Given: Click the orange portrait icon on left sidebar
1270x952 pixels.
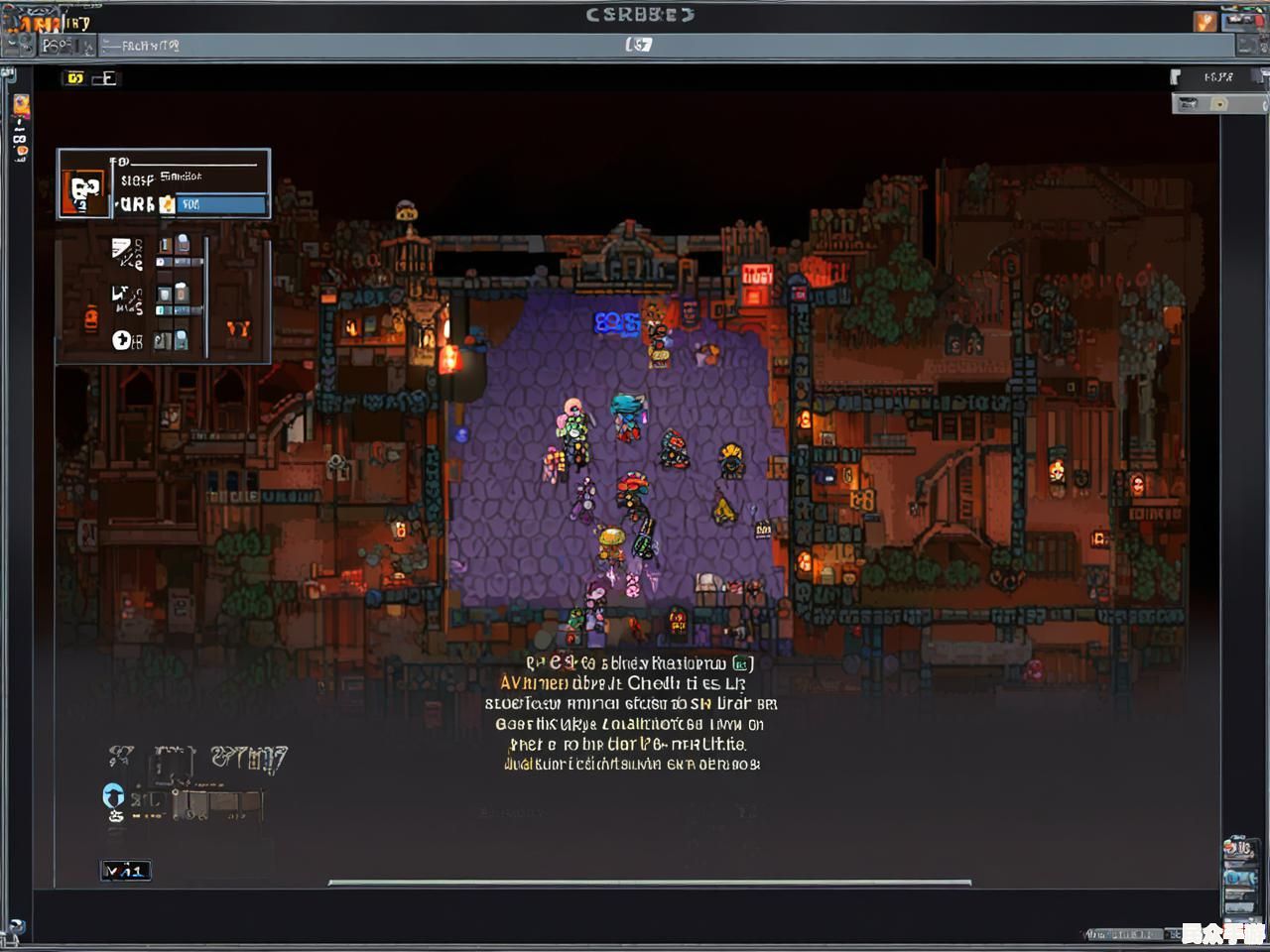Looking at the screenshot, I should point(21,106).
